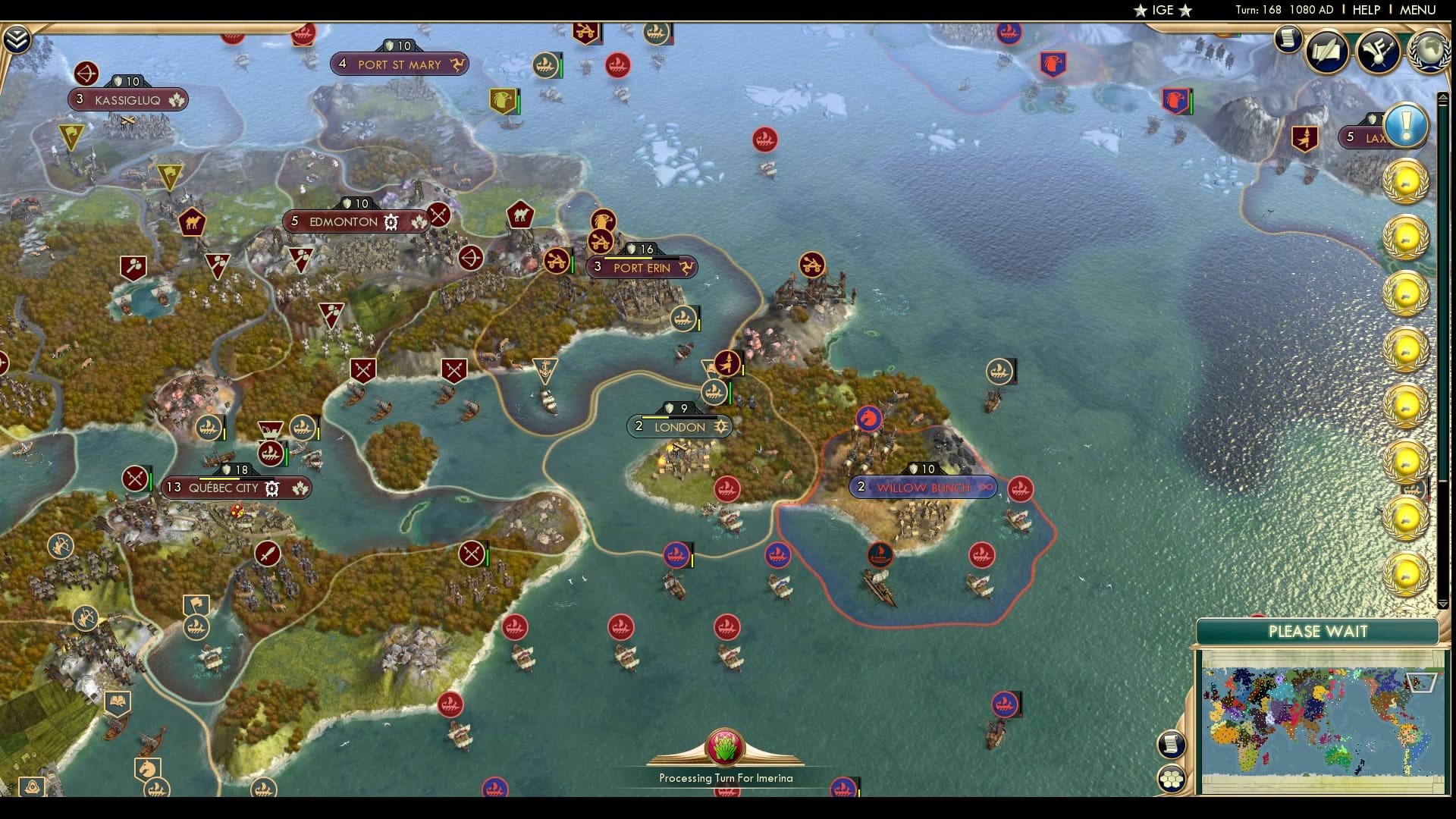Open the notification log scroll icon top right

coord(1287,39)
